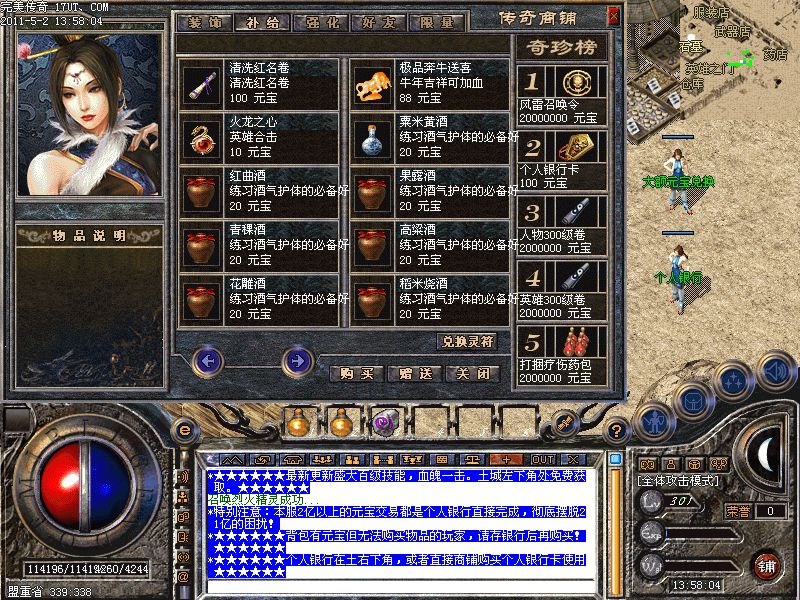The image size is (800, 600).
Task: Close the shop with the 关闭 button
Action: (x=471, y=374)
